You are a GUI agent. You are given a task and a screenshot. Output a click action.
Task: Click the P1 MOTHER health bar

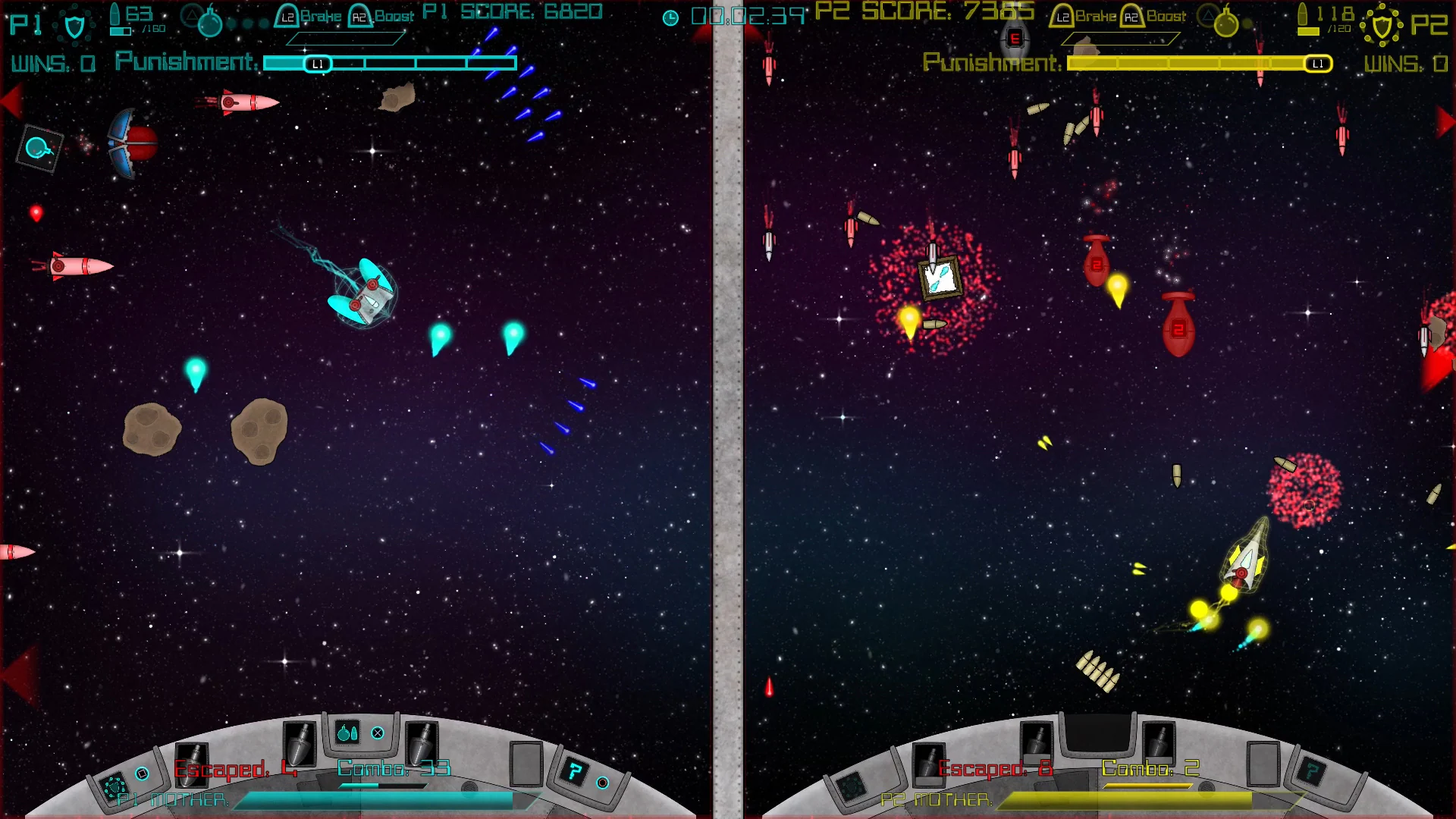tap(379, 800)
